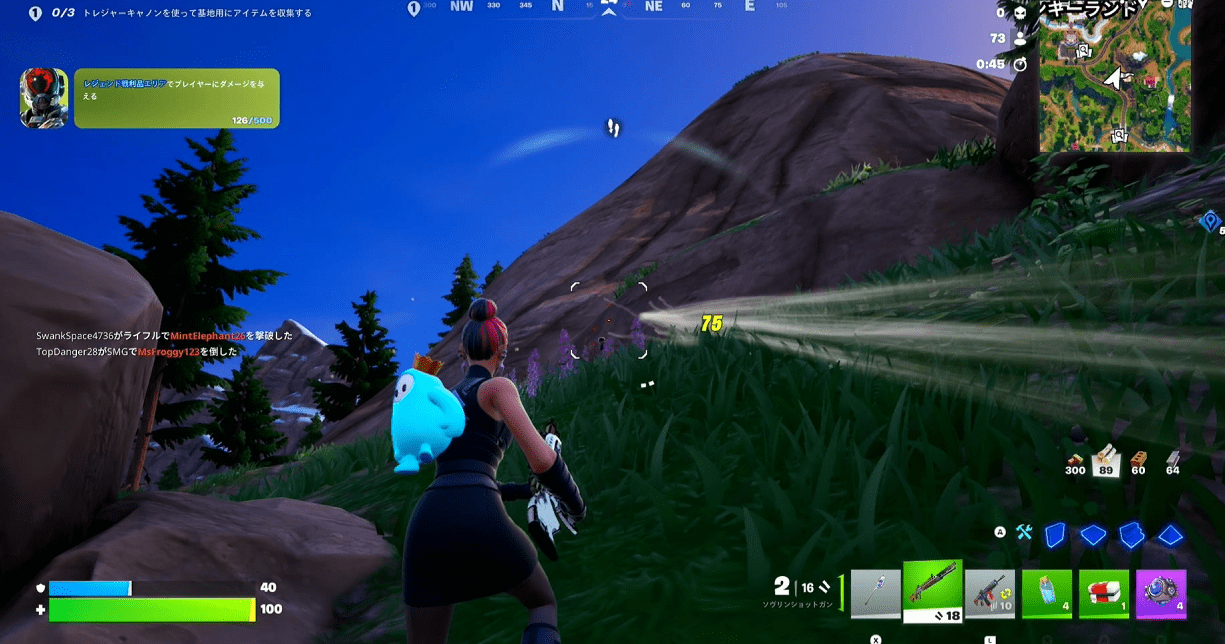Choose the floor building piece
The image size is (1225, 644).
[1093, 535]
